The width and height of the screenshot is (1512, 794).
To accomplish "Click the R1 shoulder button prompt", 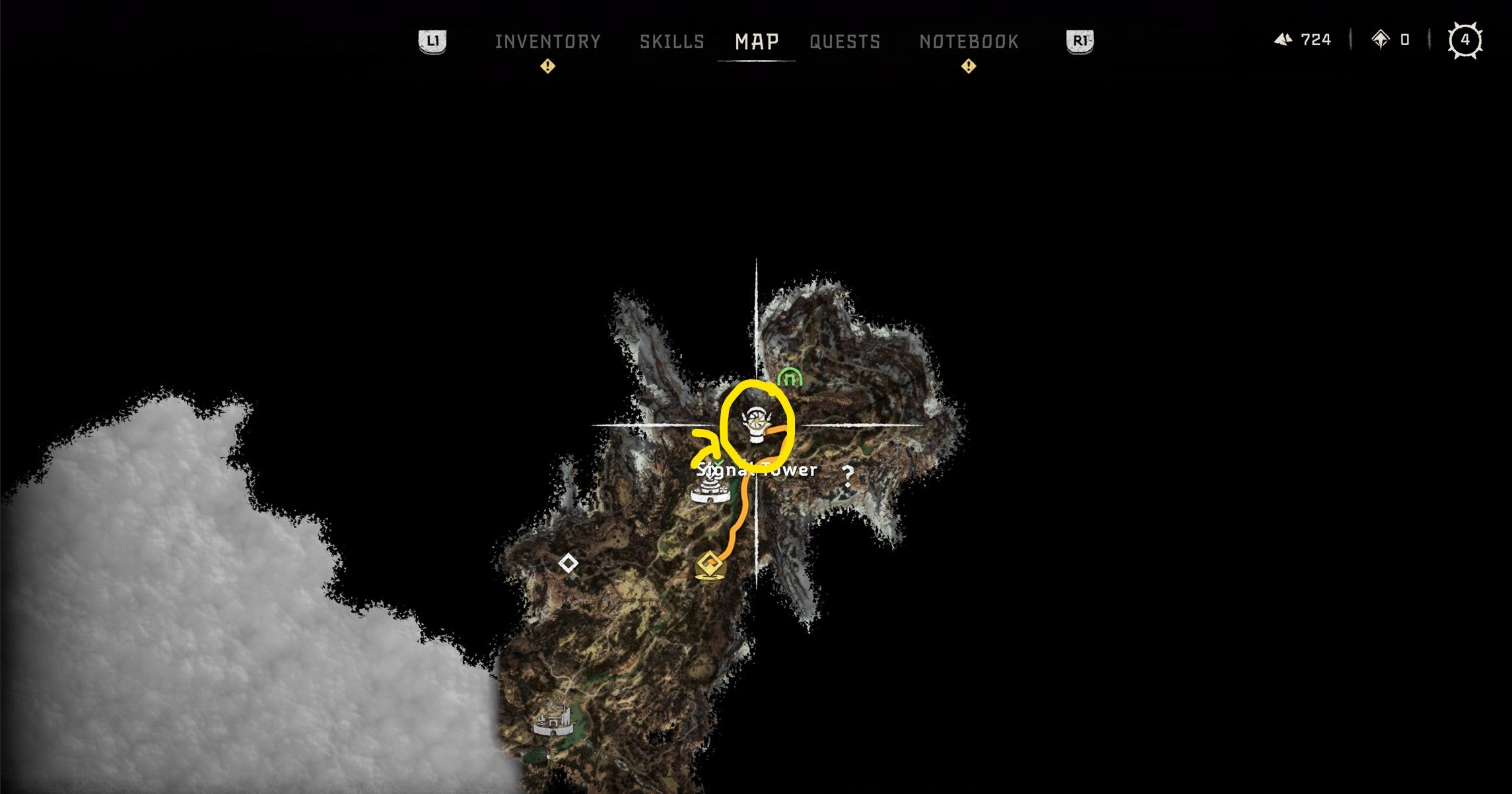I will 1080,41.
